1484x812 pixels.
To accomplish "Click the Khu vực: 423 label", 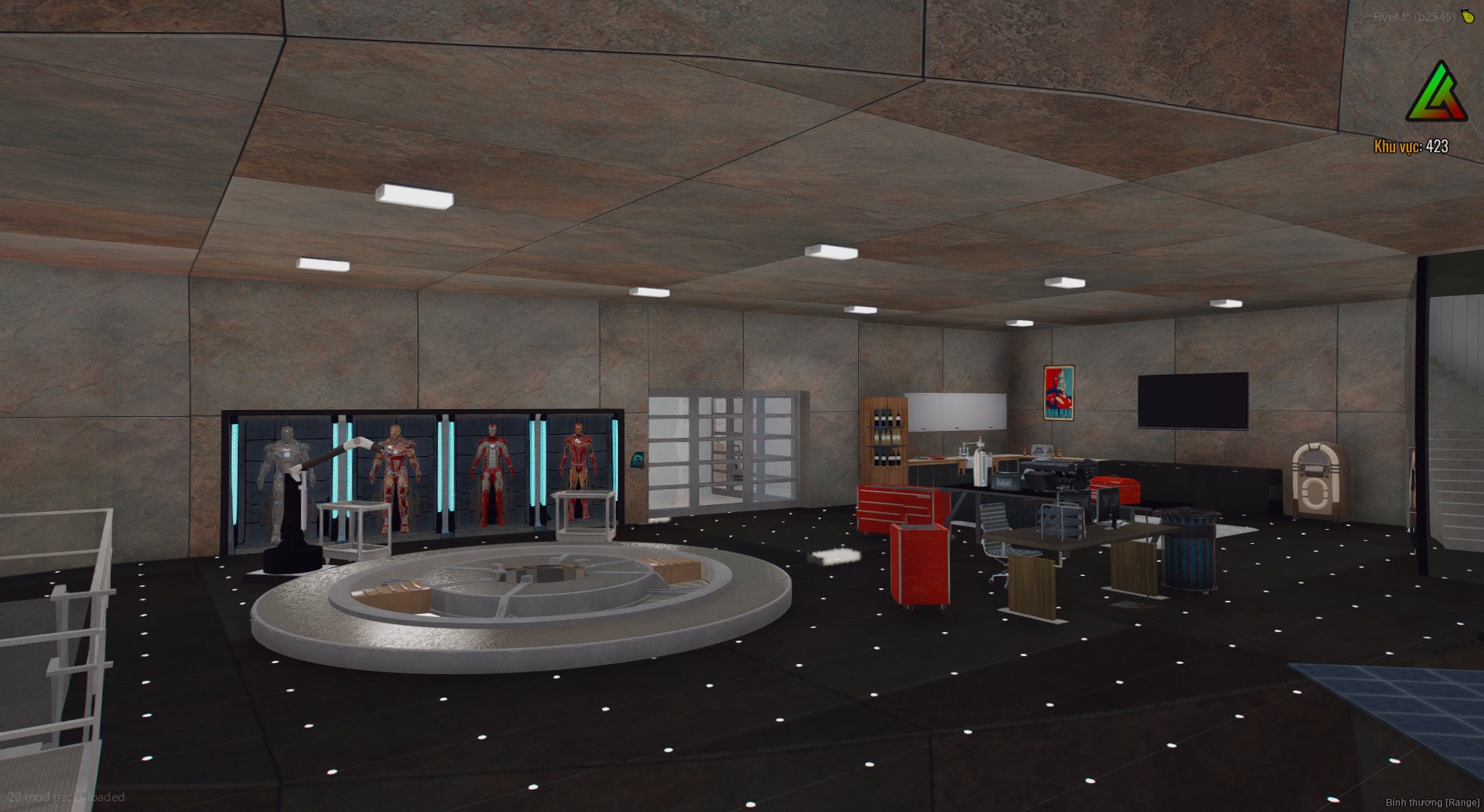I will pyautogui.click(x=1409, y=144).
